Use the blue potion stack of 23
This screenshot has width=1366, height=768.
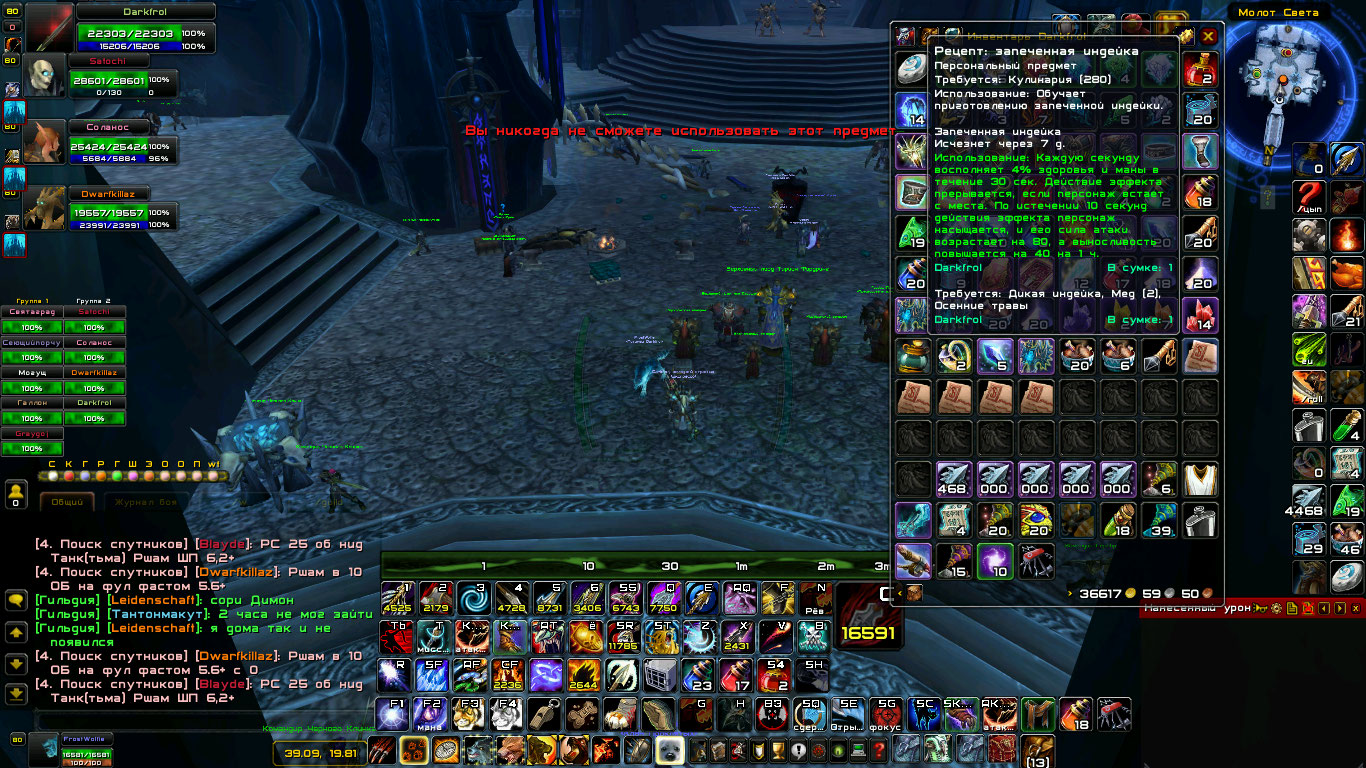(699, 675)
